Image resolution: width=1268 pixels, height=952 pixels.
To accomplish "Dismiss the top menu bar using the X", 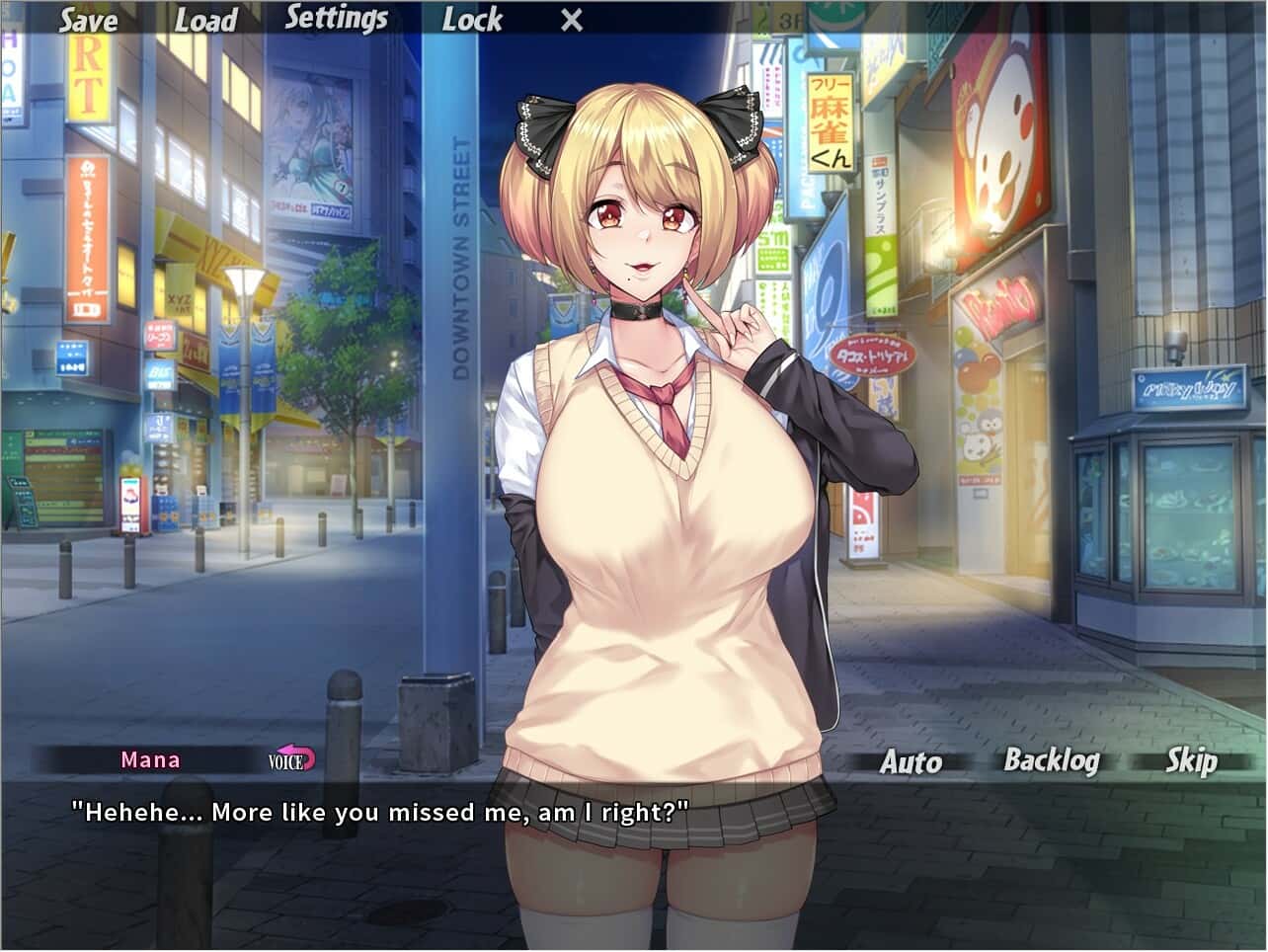I will (568, 20).
